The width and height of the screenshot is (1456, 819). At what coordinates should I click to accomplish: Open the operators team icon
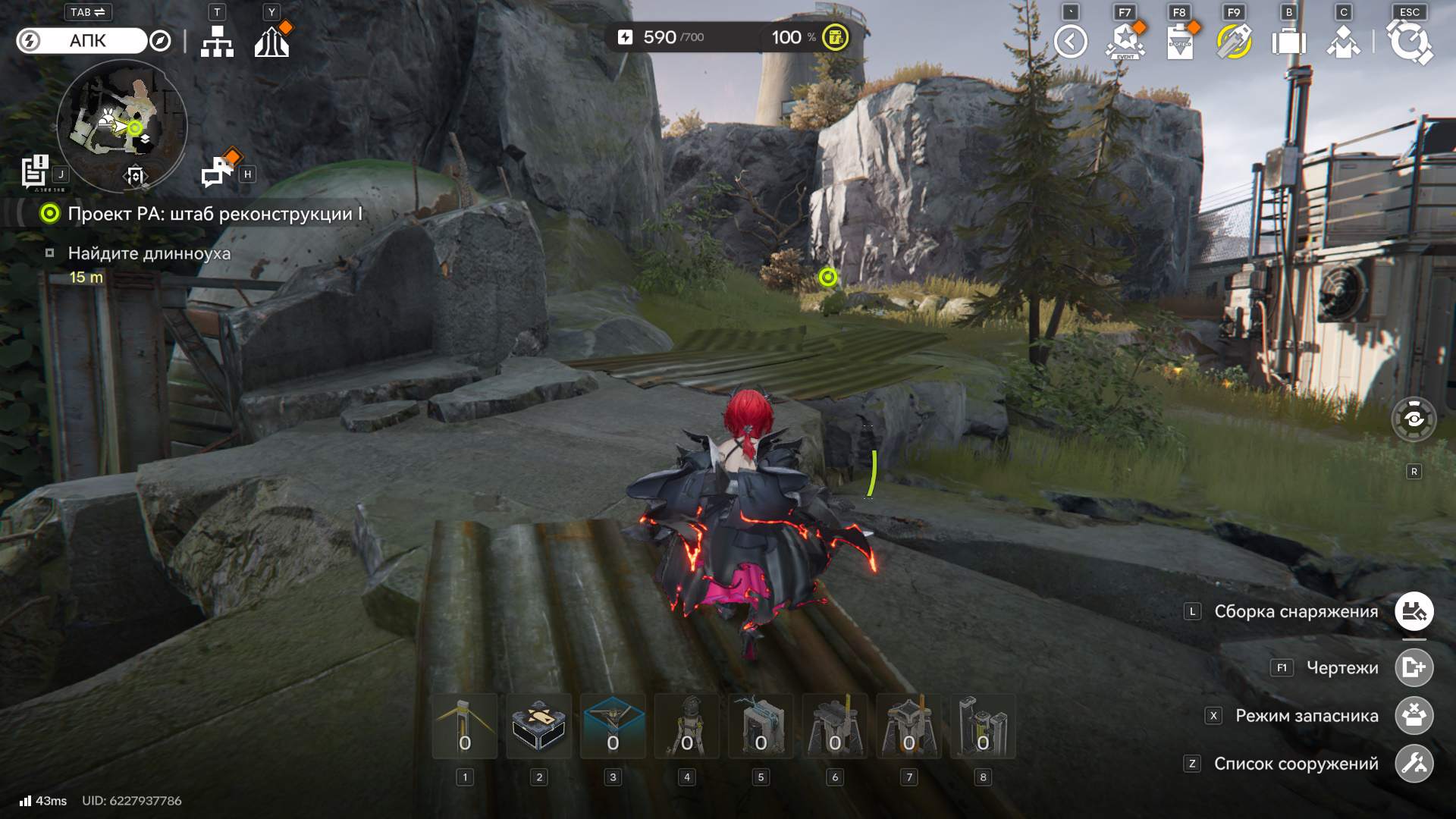click(x=1343, y=42)
